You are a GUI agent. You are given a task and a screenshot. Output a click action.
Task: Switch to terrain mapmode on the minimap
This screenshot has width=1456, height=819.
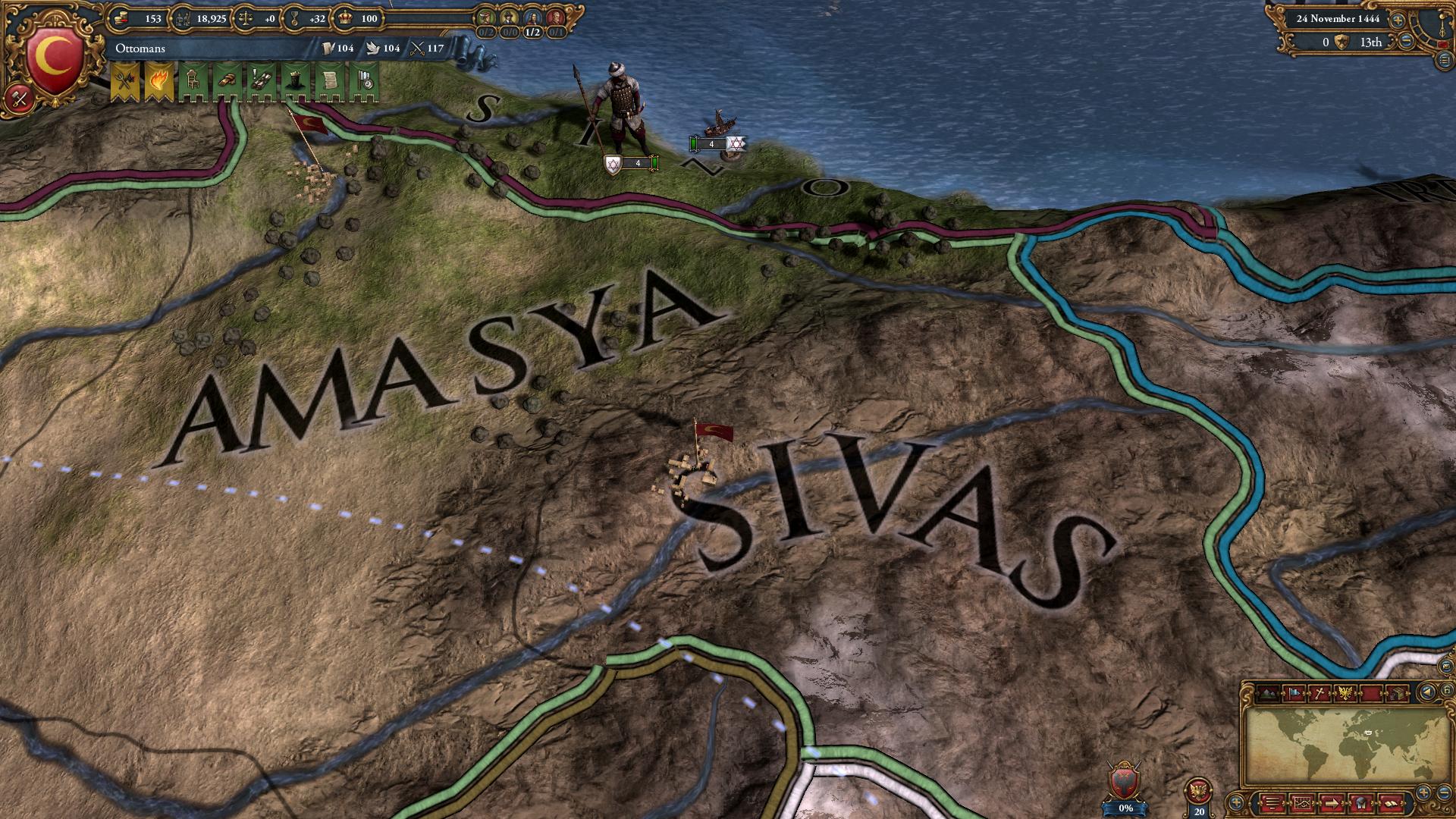coord(1268,692)
